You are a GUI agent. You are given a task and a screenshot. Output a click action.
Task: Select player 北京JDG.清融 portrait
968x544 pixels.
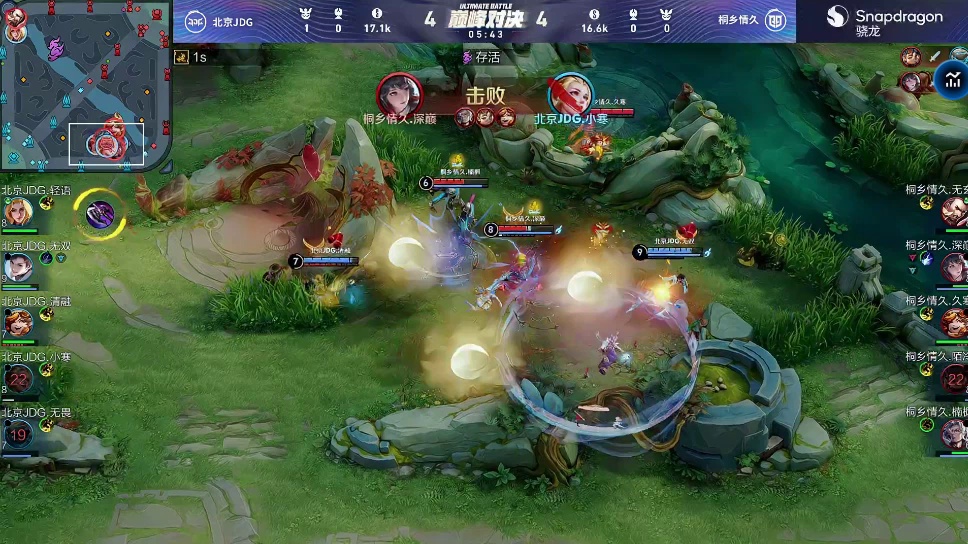[x=17, y=324]
